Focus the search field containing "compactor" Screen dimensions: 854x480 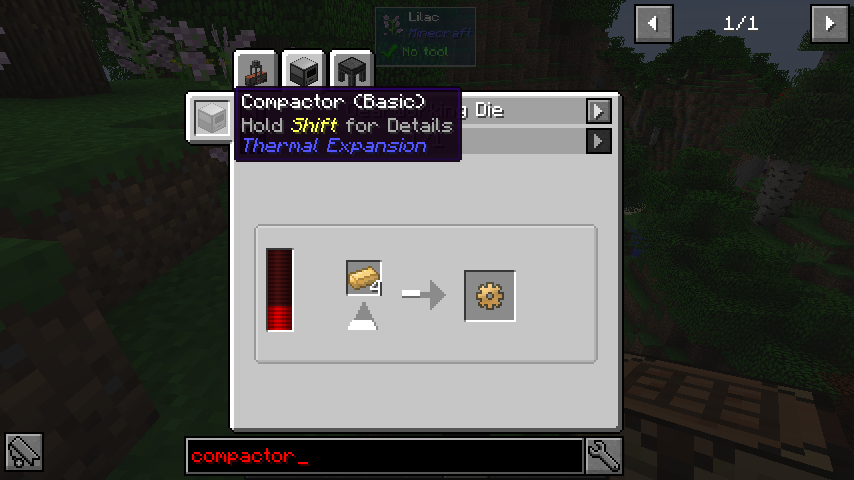click(384, 456)
